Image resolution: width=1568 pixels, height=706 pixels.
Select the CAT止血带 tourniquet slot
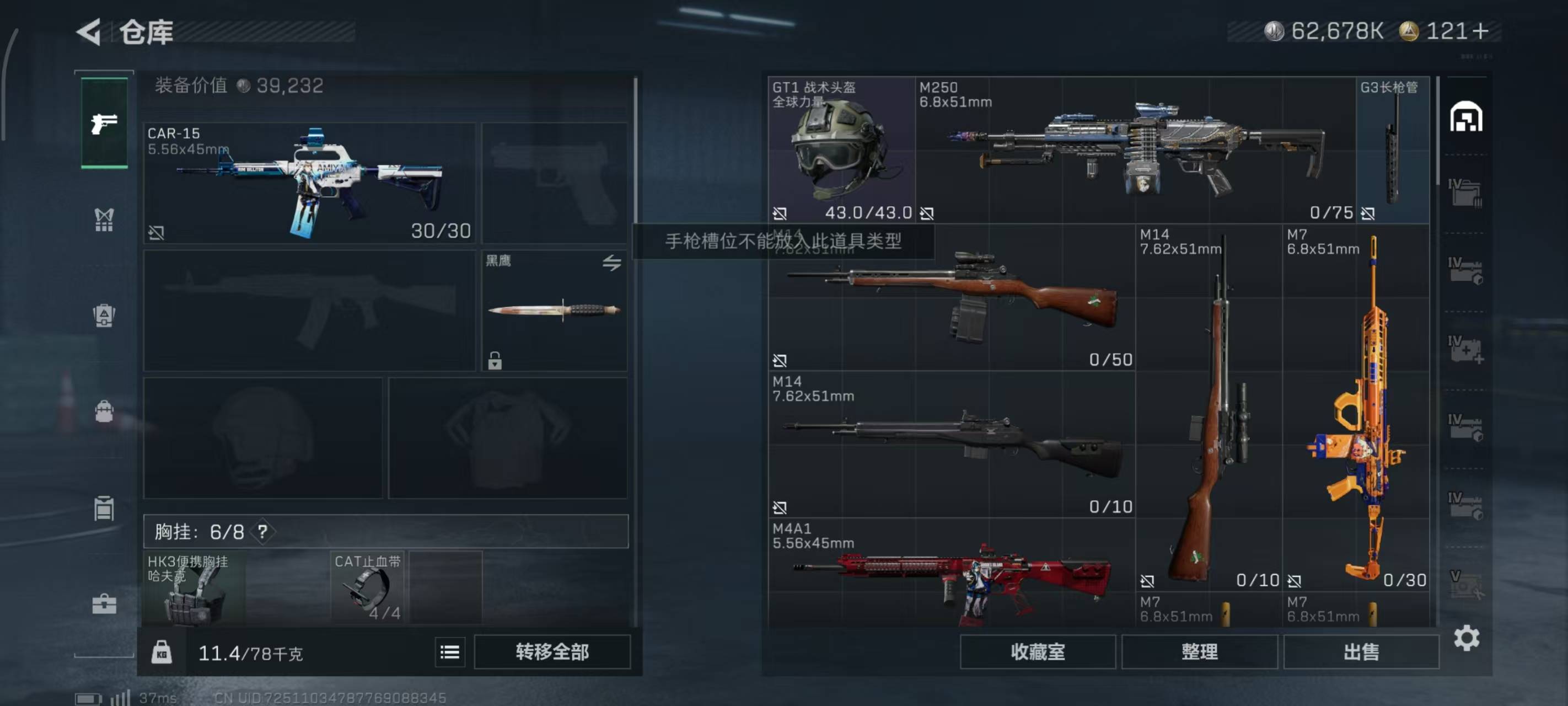click(x=368, y=589)
